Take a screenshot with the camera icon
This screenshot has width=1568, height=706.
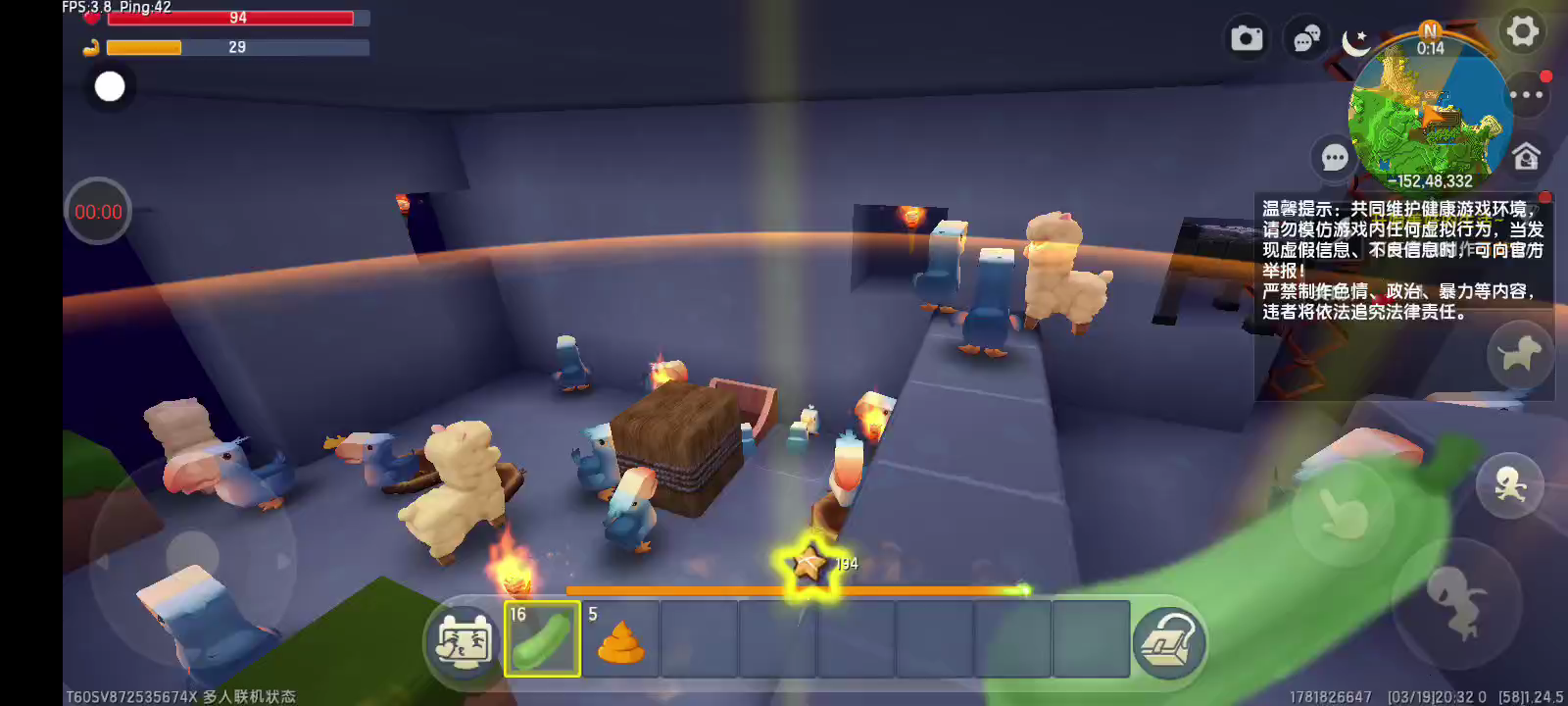(x=1247, y=38)
